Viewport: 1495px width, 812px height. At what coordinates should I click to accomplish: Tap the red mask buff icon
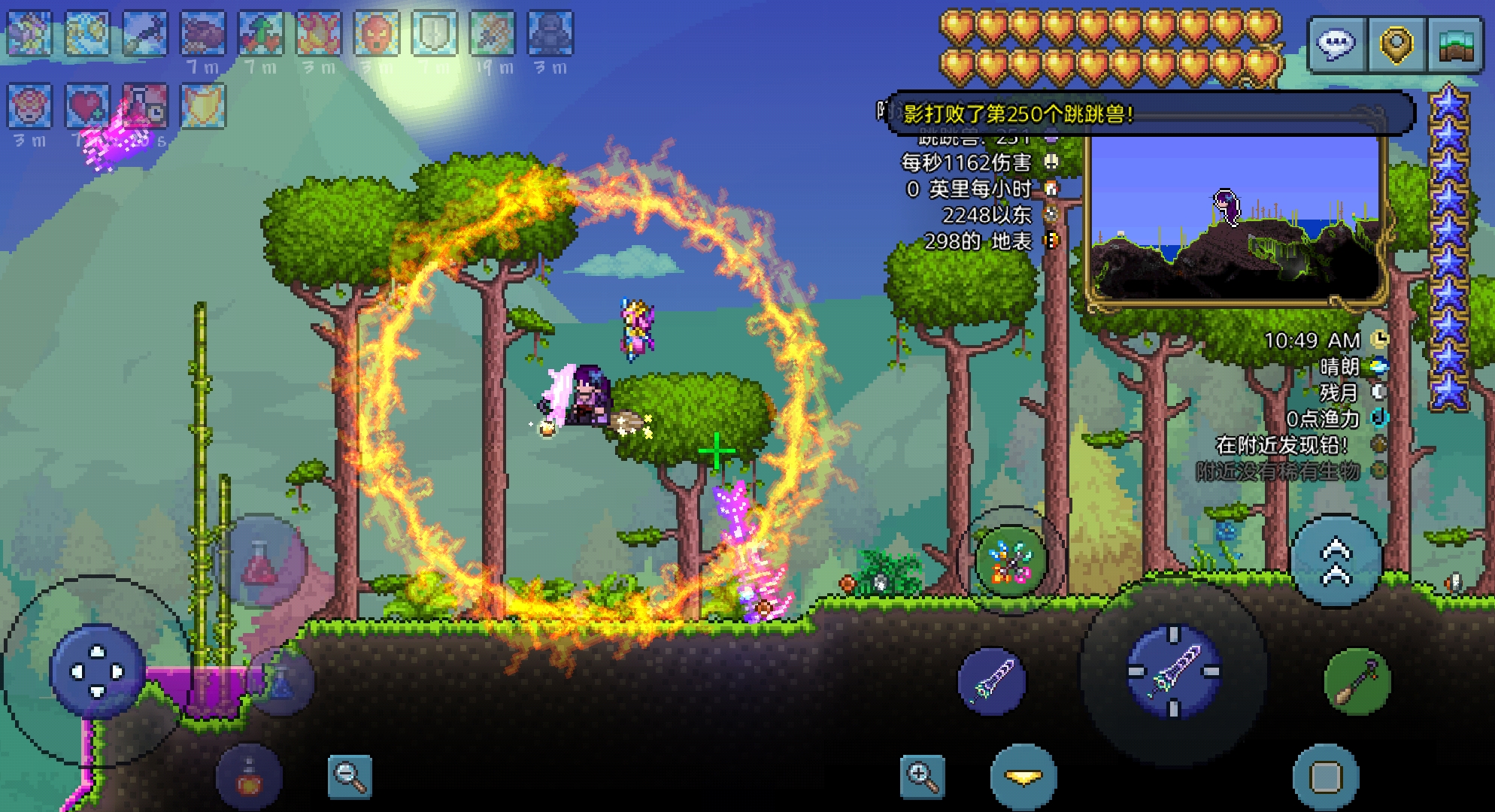pos(377,34)
